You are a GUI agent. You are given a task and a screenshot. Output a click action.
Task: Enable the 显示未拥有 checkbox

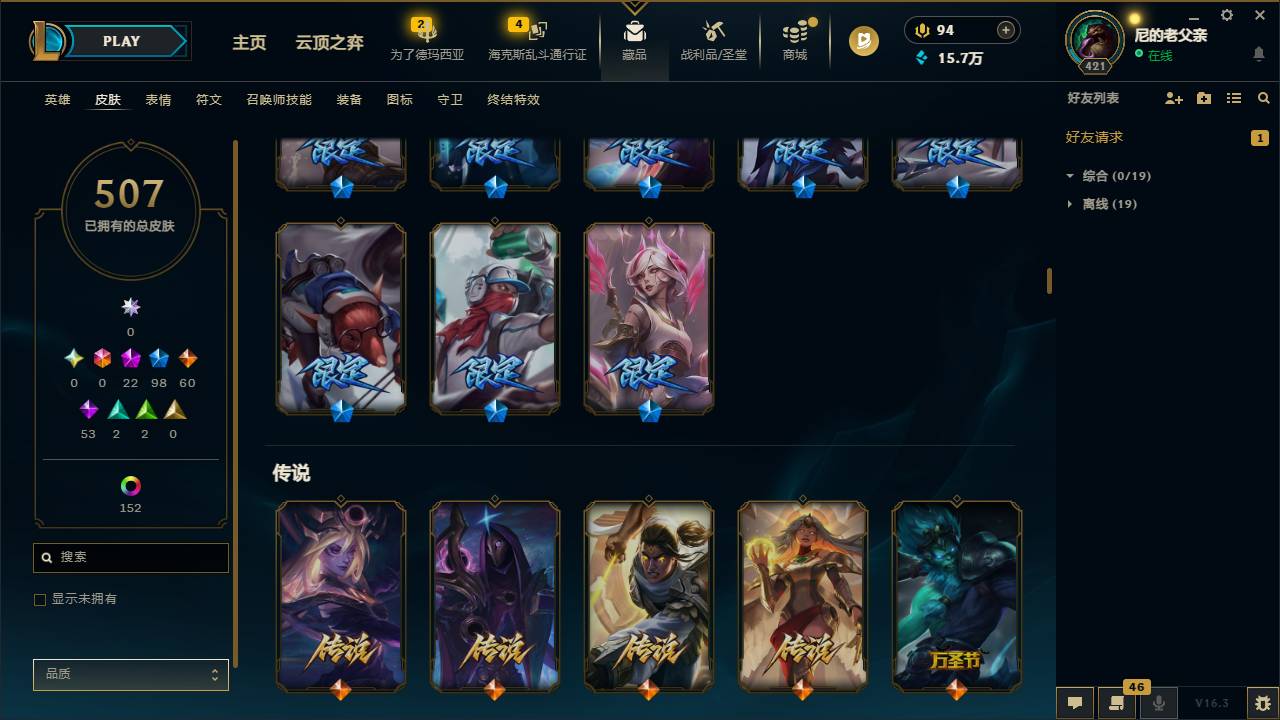coord(40,599)
